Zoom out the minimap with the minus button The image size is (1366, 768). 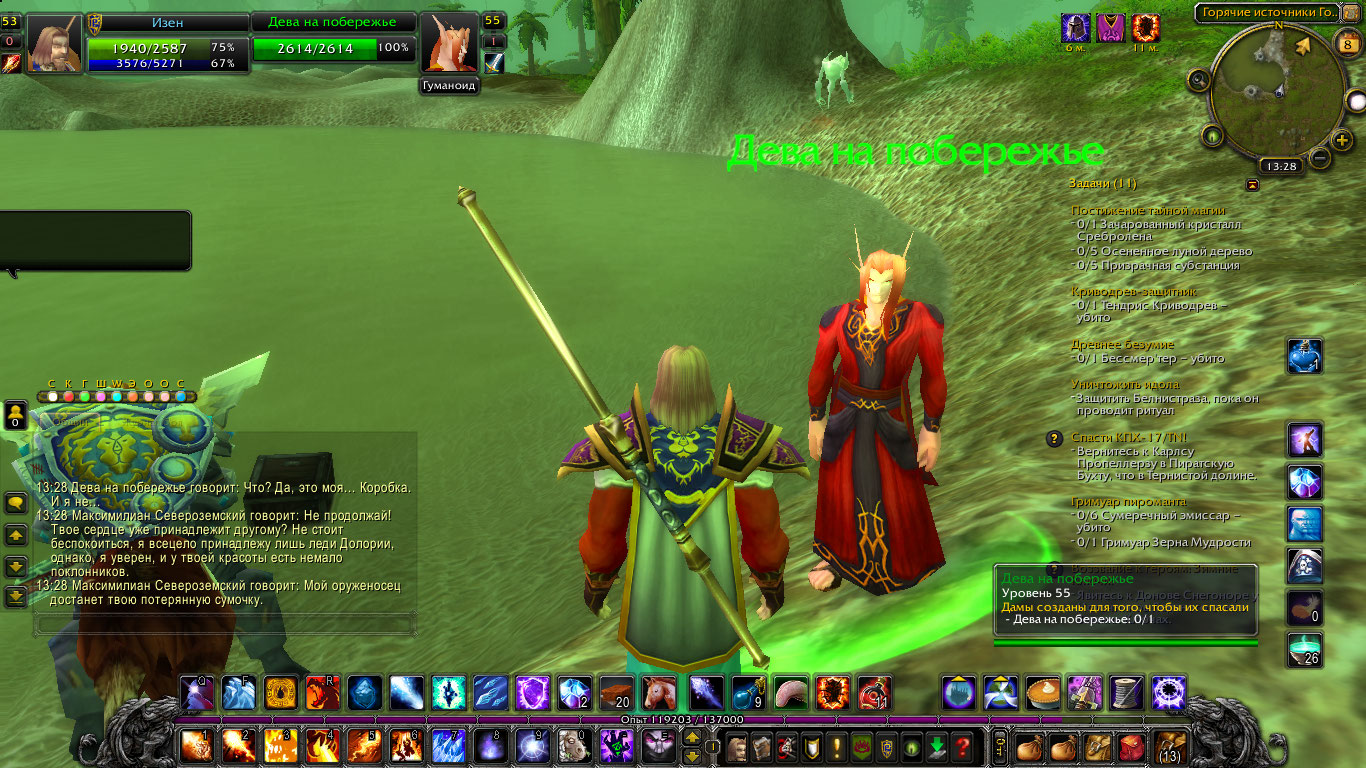pyautogui.click(x=1320, y=158)
